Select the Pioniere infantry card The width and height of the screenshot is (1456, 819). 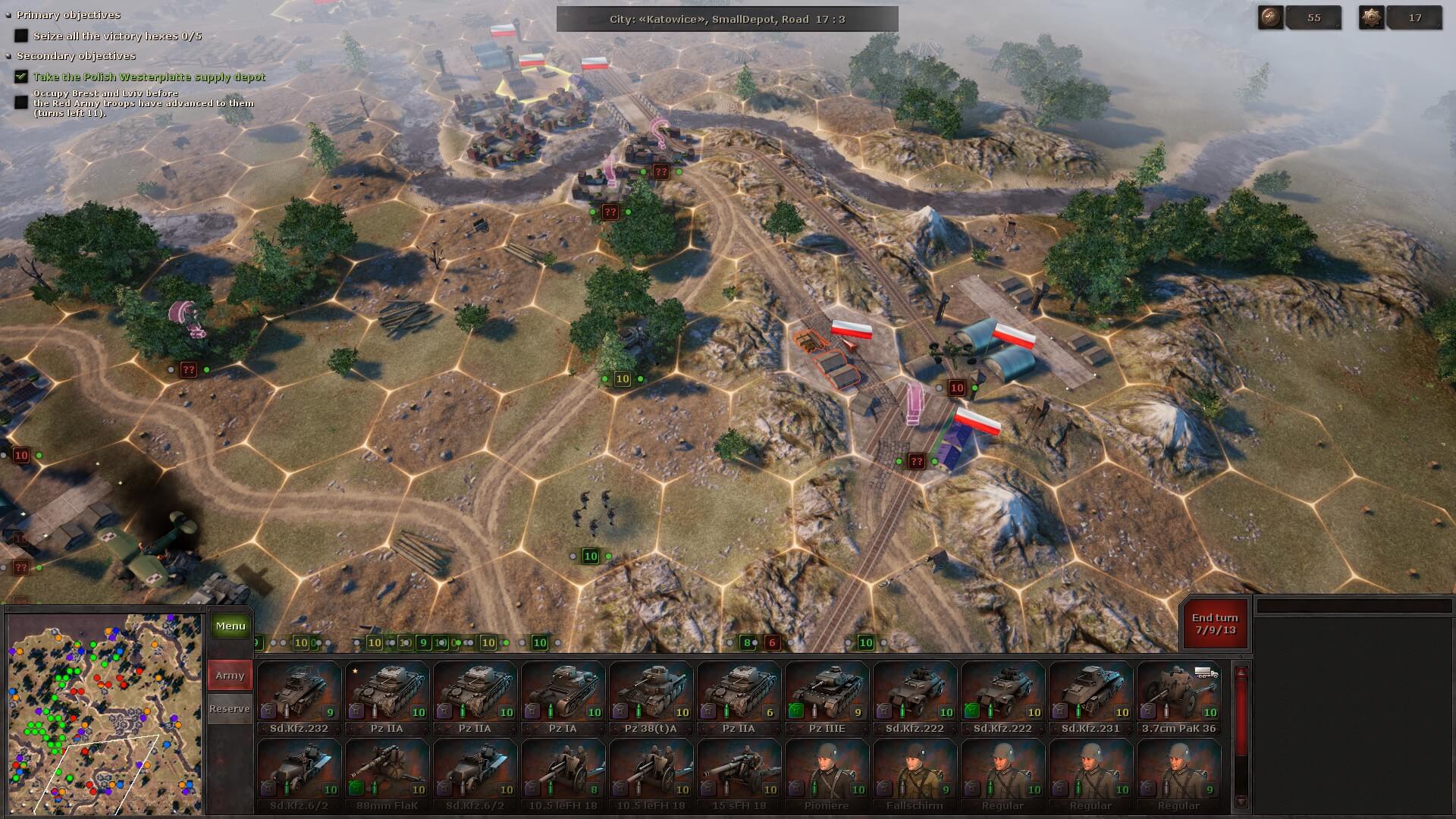827,775
